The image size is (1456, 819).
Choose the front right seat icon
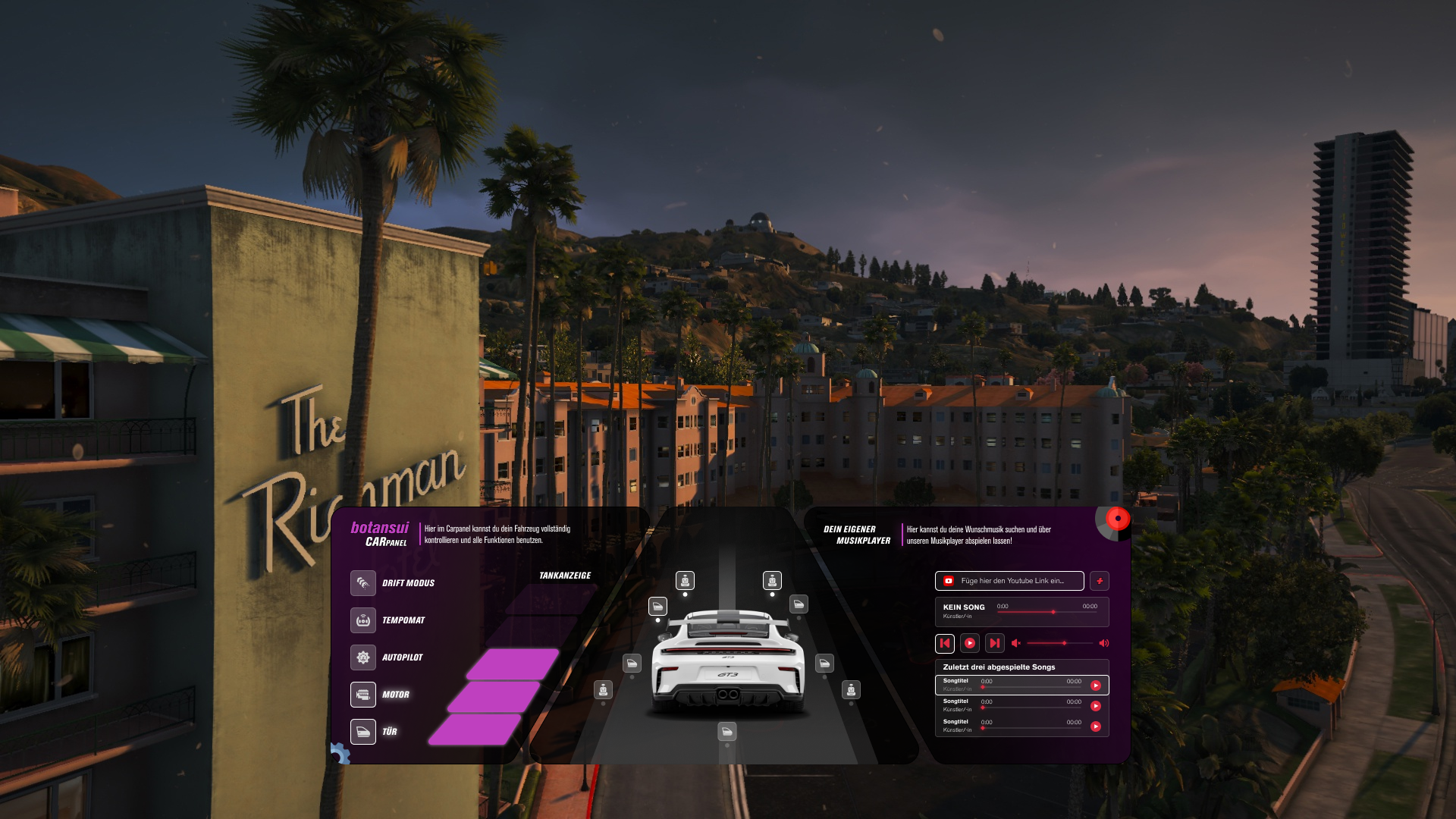click(772, 581)
